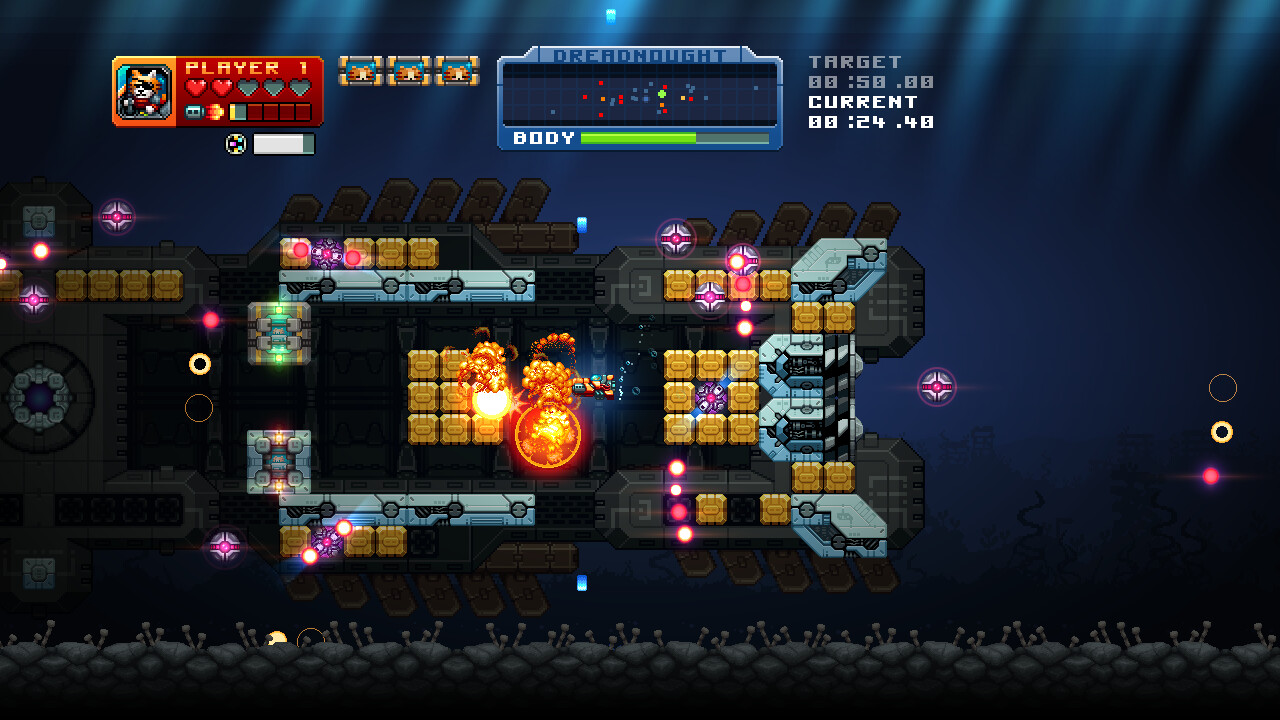
Task: Select the first extra-life kitty icon
Action: point(362,70)
